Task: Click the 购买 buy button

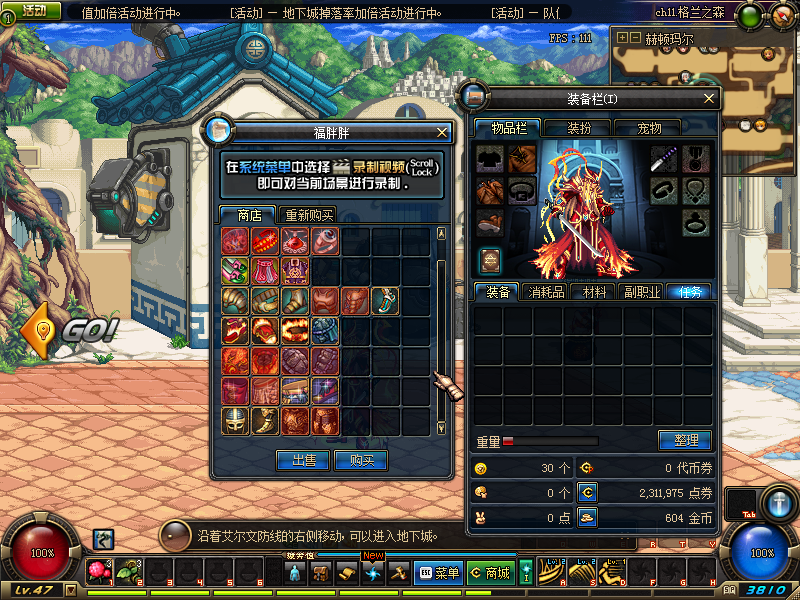Action: [361, 460]
